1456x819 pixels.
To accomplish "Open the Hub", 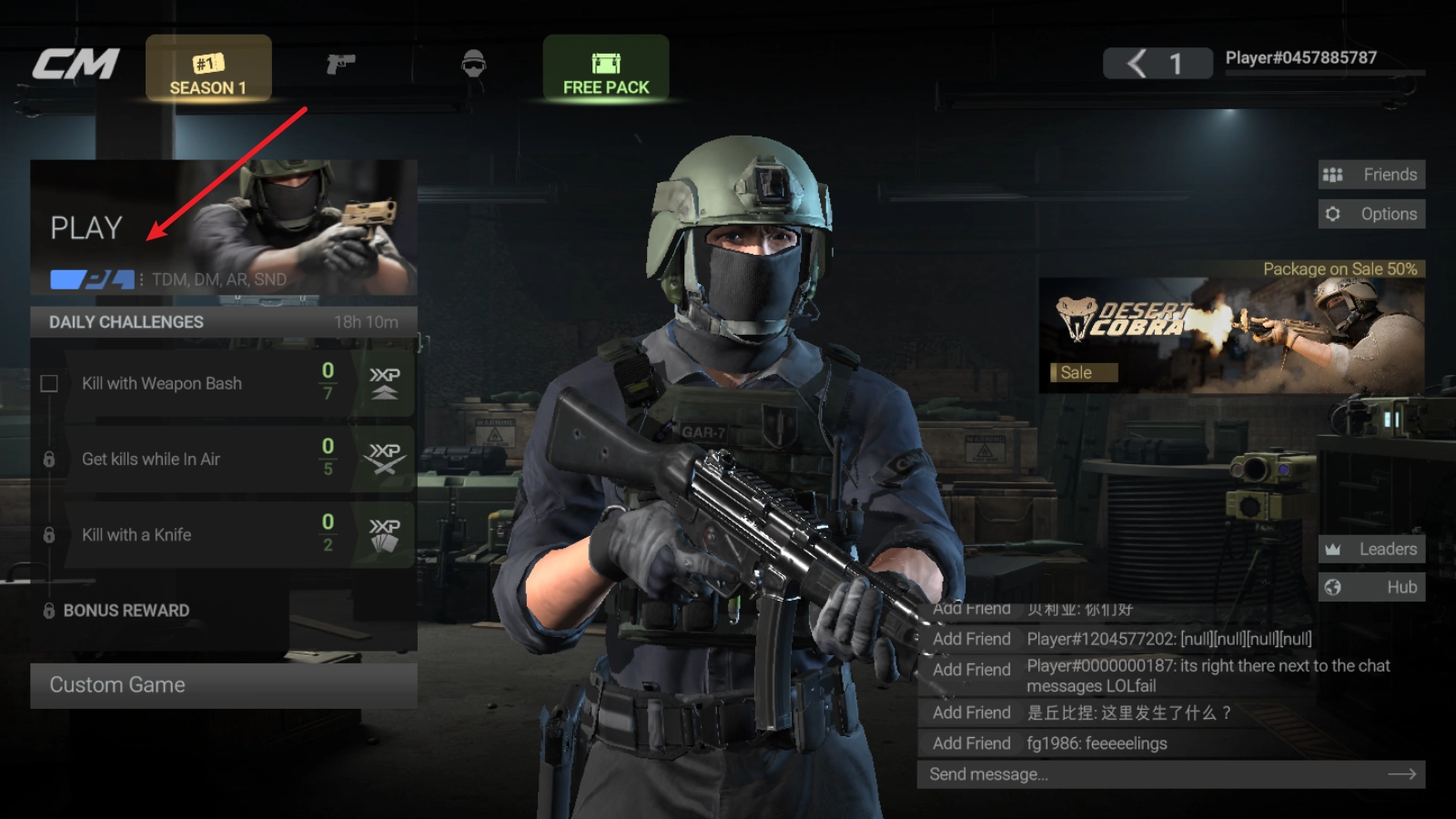I will coord(1371,587).
